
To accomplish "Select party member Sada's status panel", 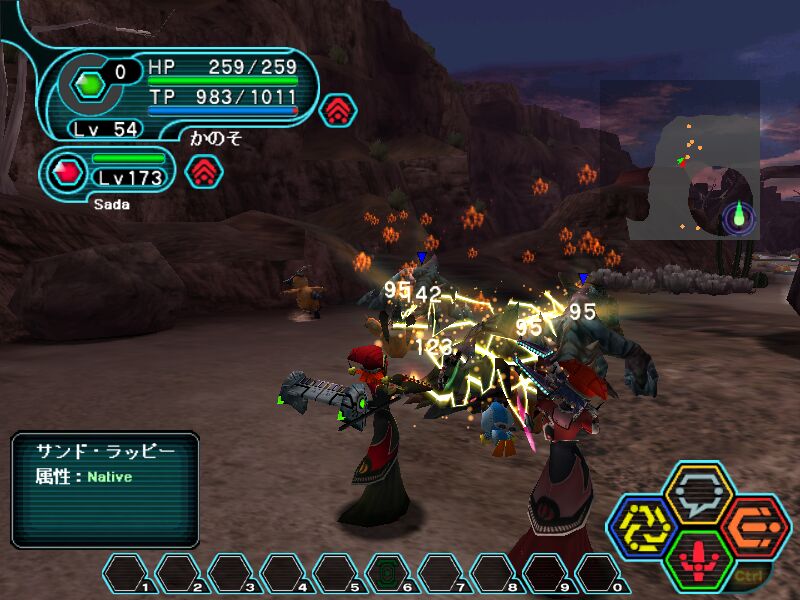I will [110, 172].
